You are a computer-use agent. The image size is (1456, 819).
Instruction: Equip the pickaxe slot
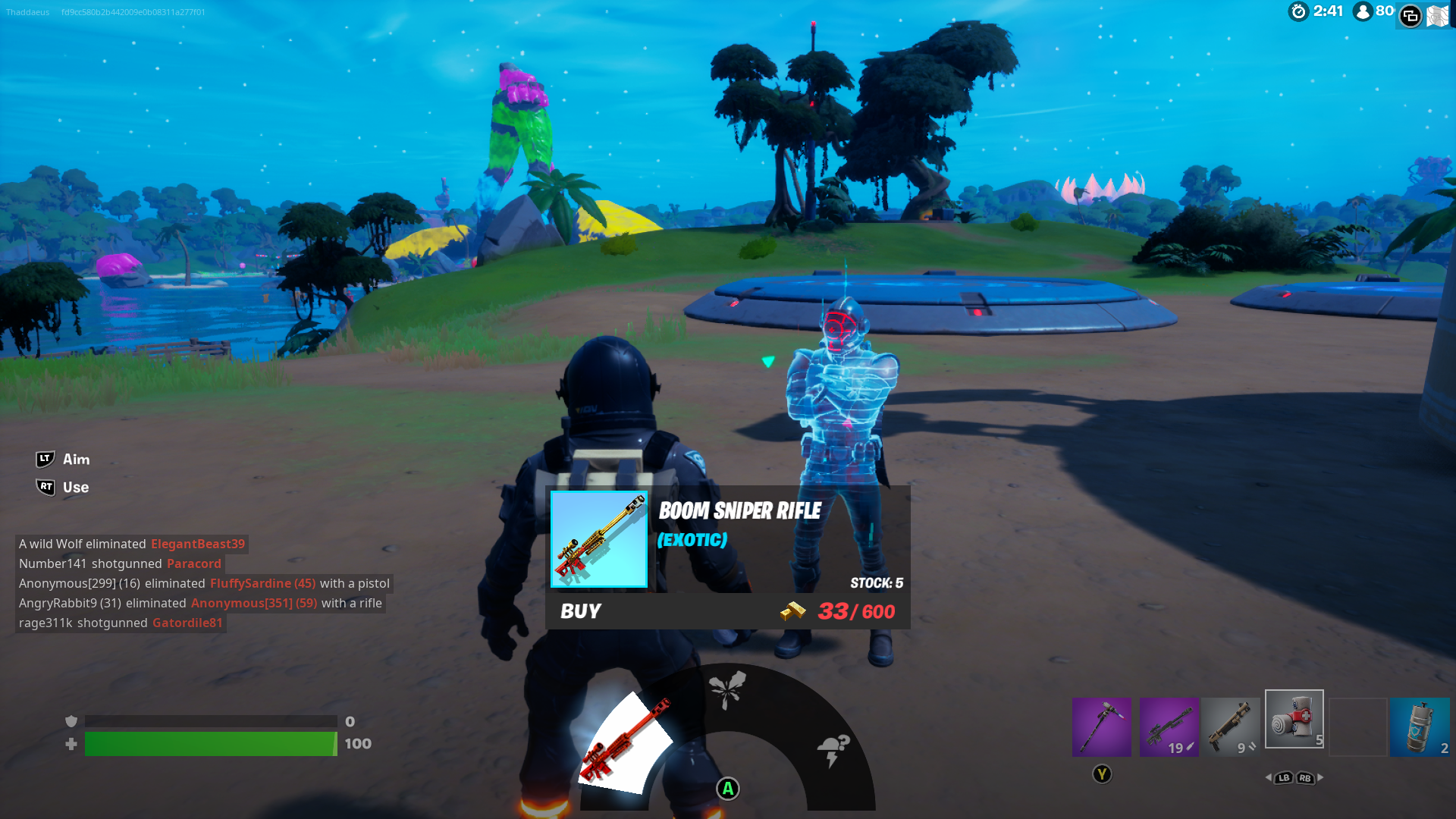pos(1101,727)
